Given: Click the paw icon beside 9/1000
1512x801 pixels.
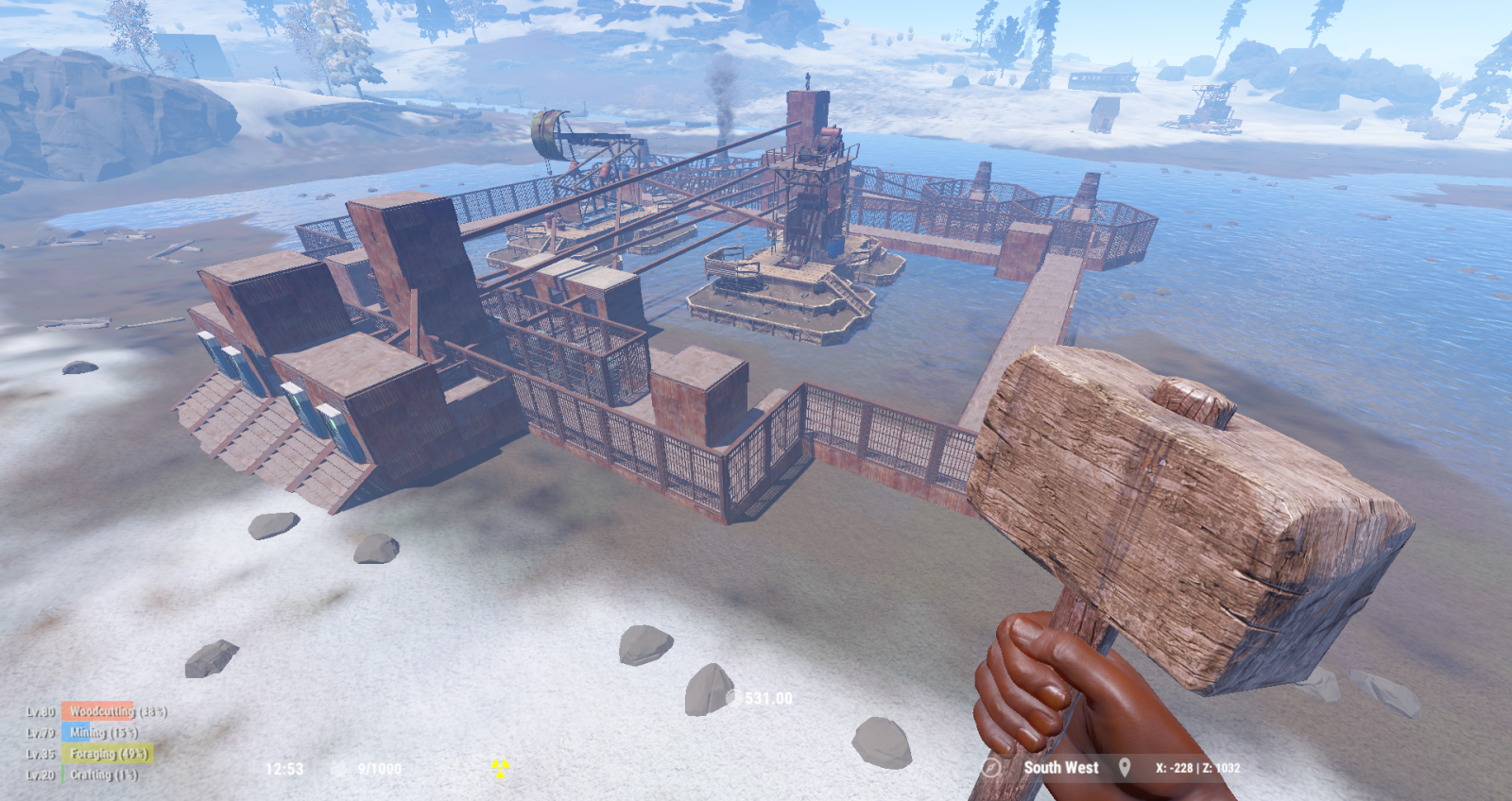Looking at the screenshot, I should 338,769.
